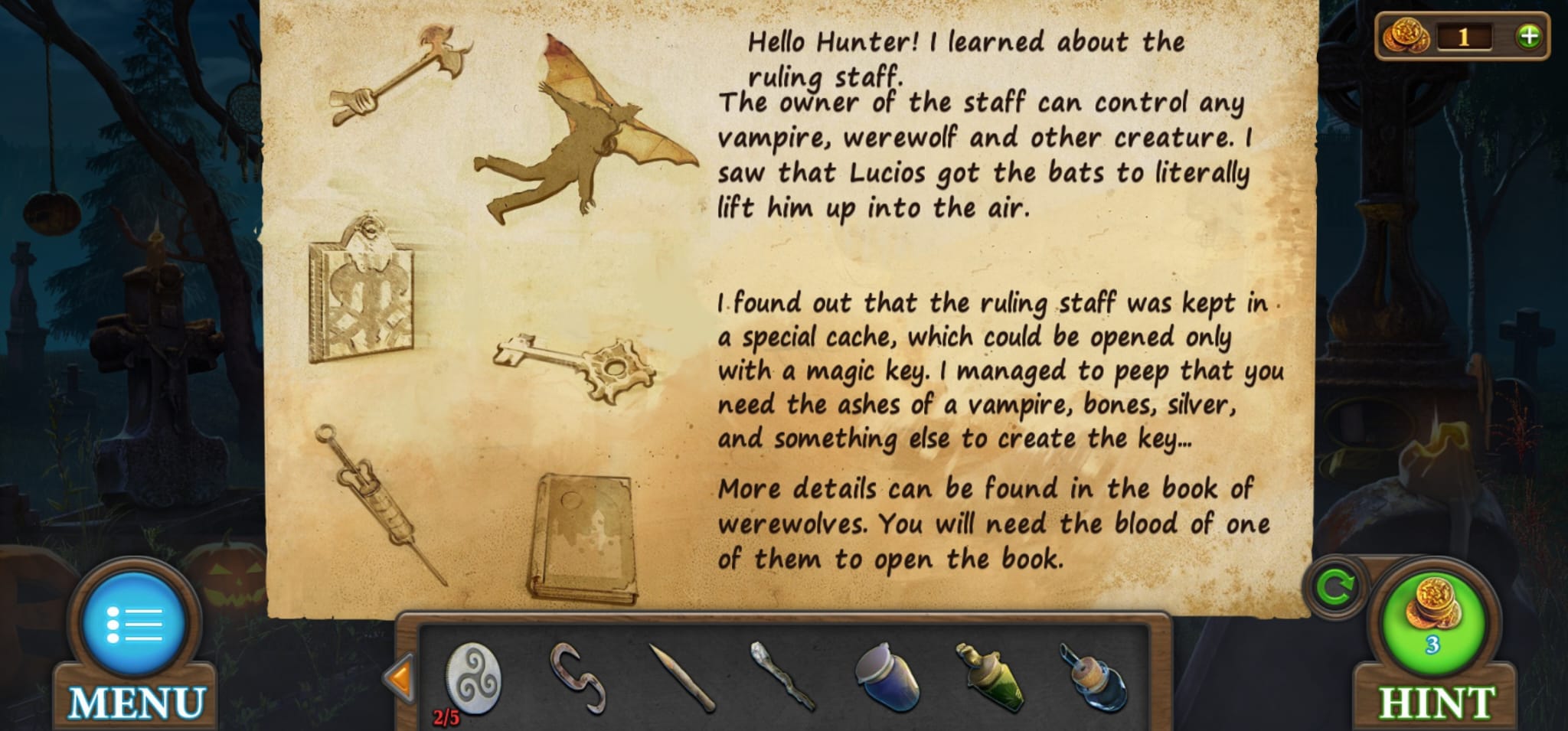Screen dimensions: 1568x731
Task: Pick the green potion bottle
Action: pyautogui.click(x=988, y=677)
